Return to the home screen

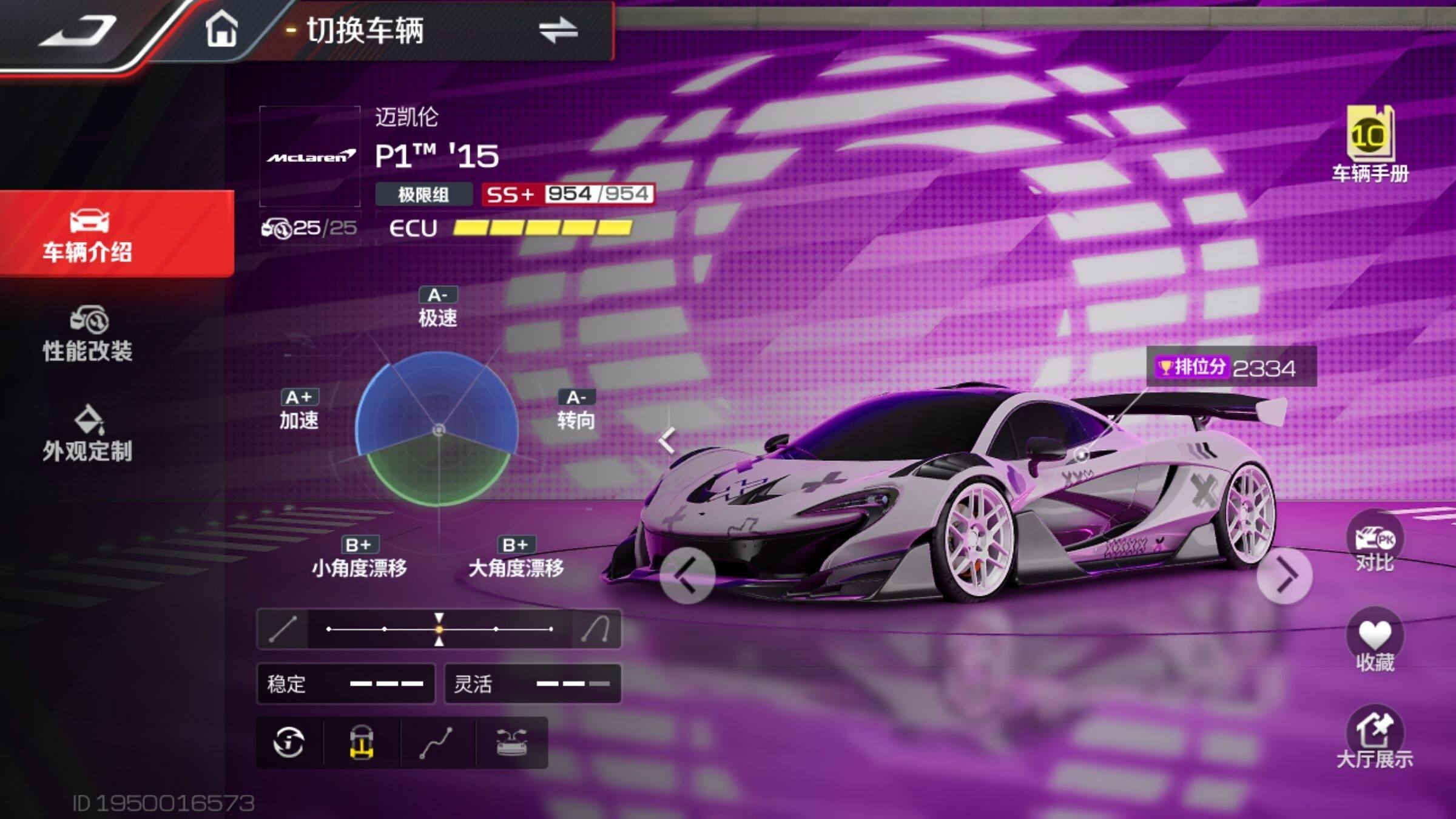pyautogui.click(x=221, y=30)
